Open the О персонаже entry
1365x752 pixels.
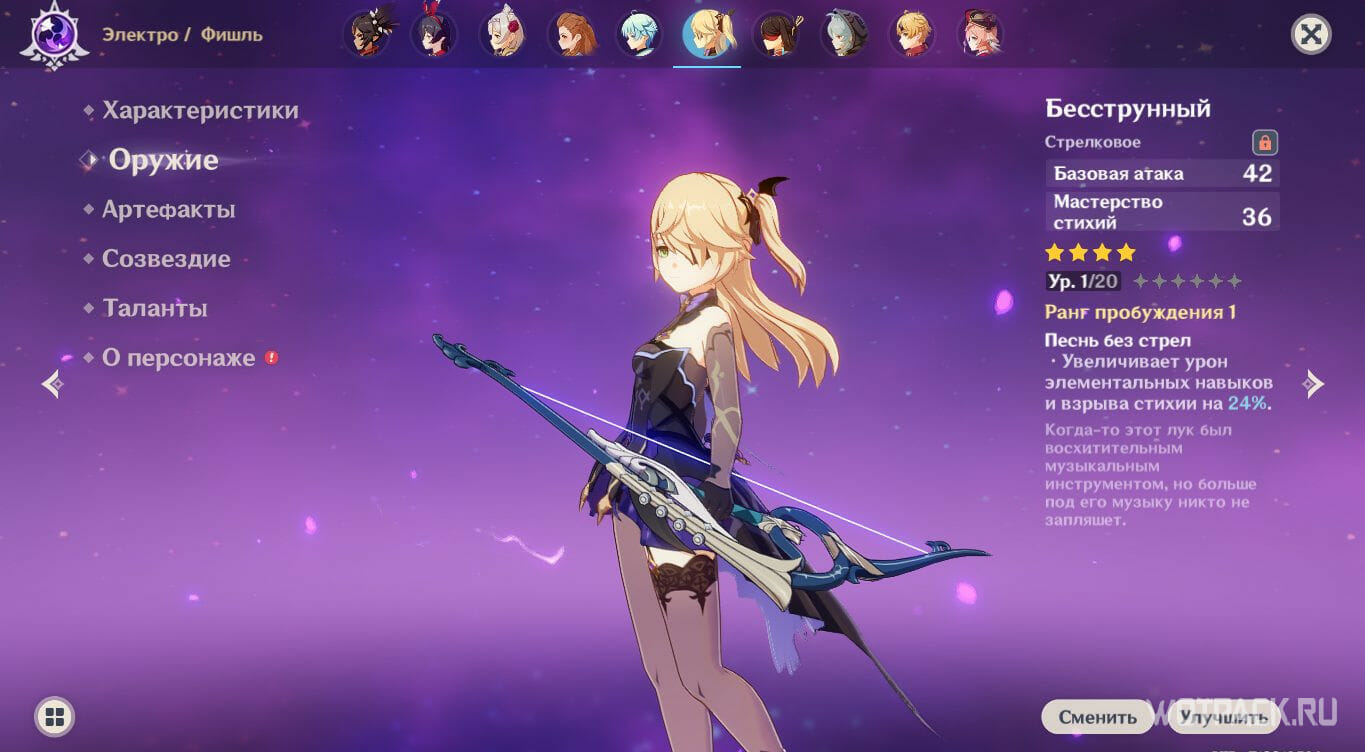pos(178,358)
